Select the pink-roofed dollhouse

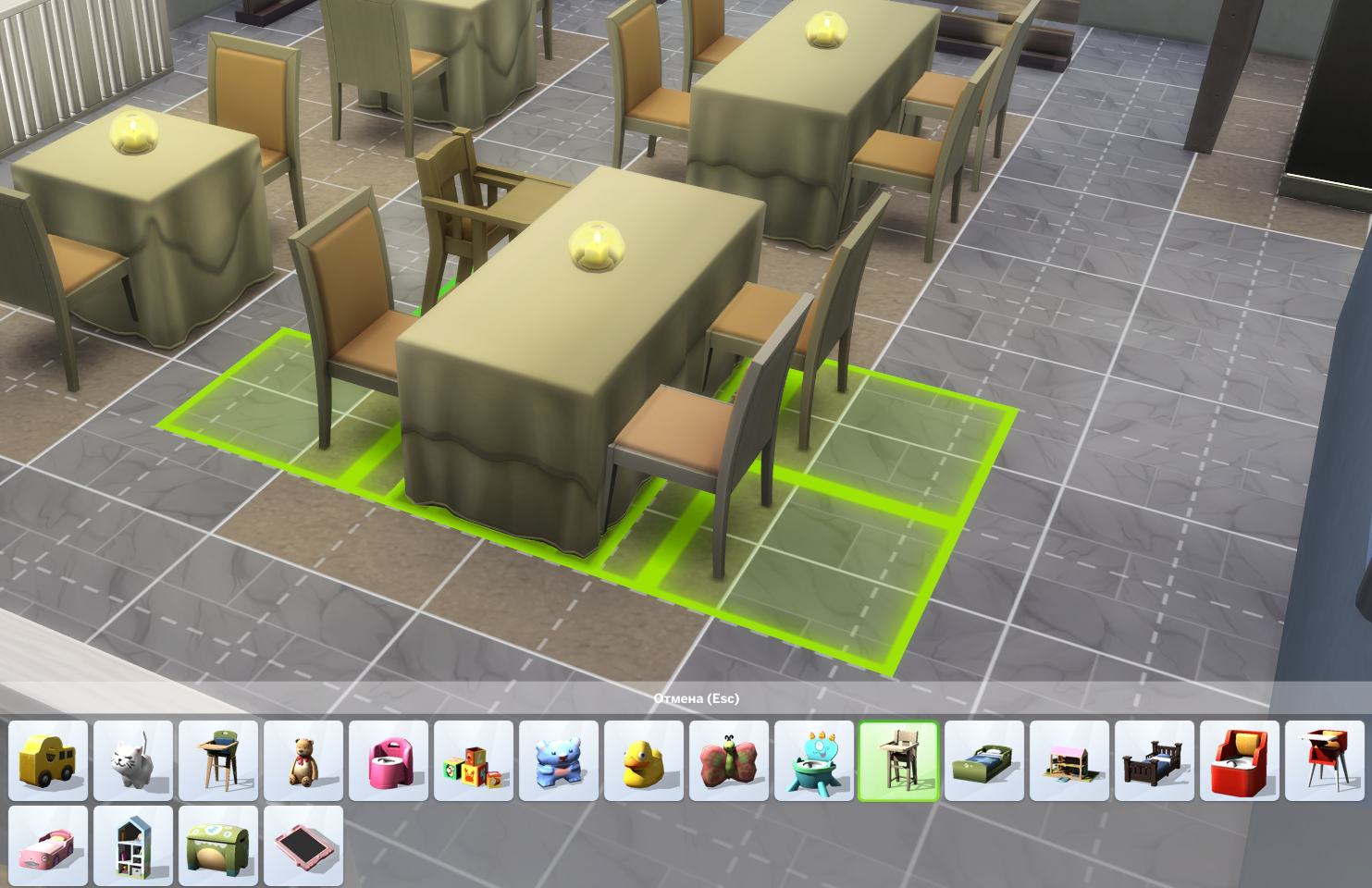1069,760
